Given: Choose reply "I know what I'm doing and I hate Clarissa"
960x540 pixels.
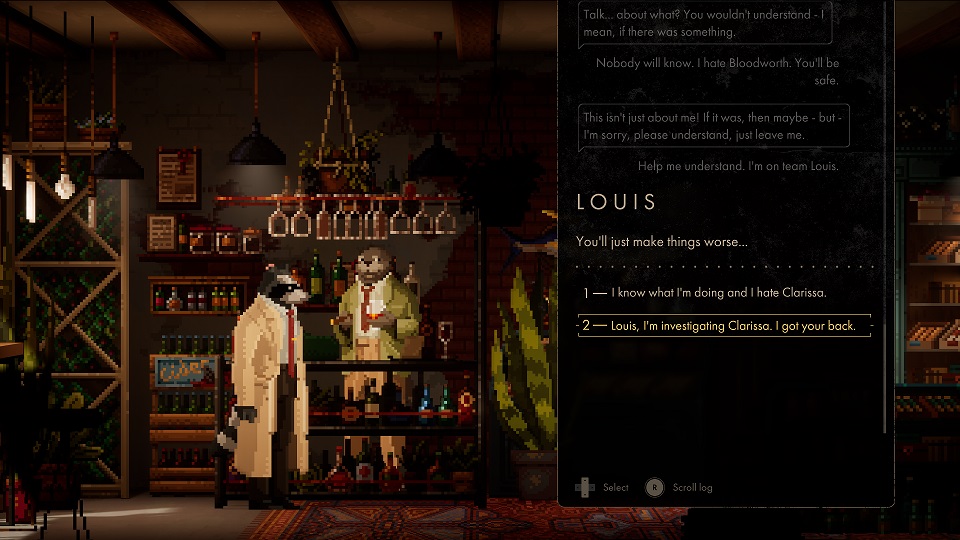Looking at the screenshot, I should pyautogui.click(x=720, y=293).
